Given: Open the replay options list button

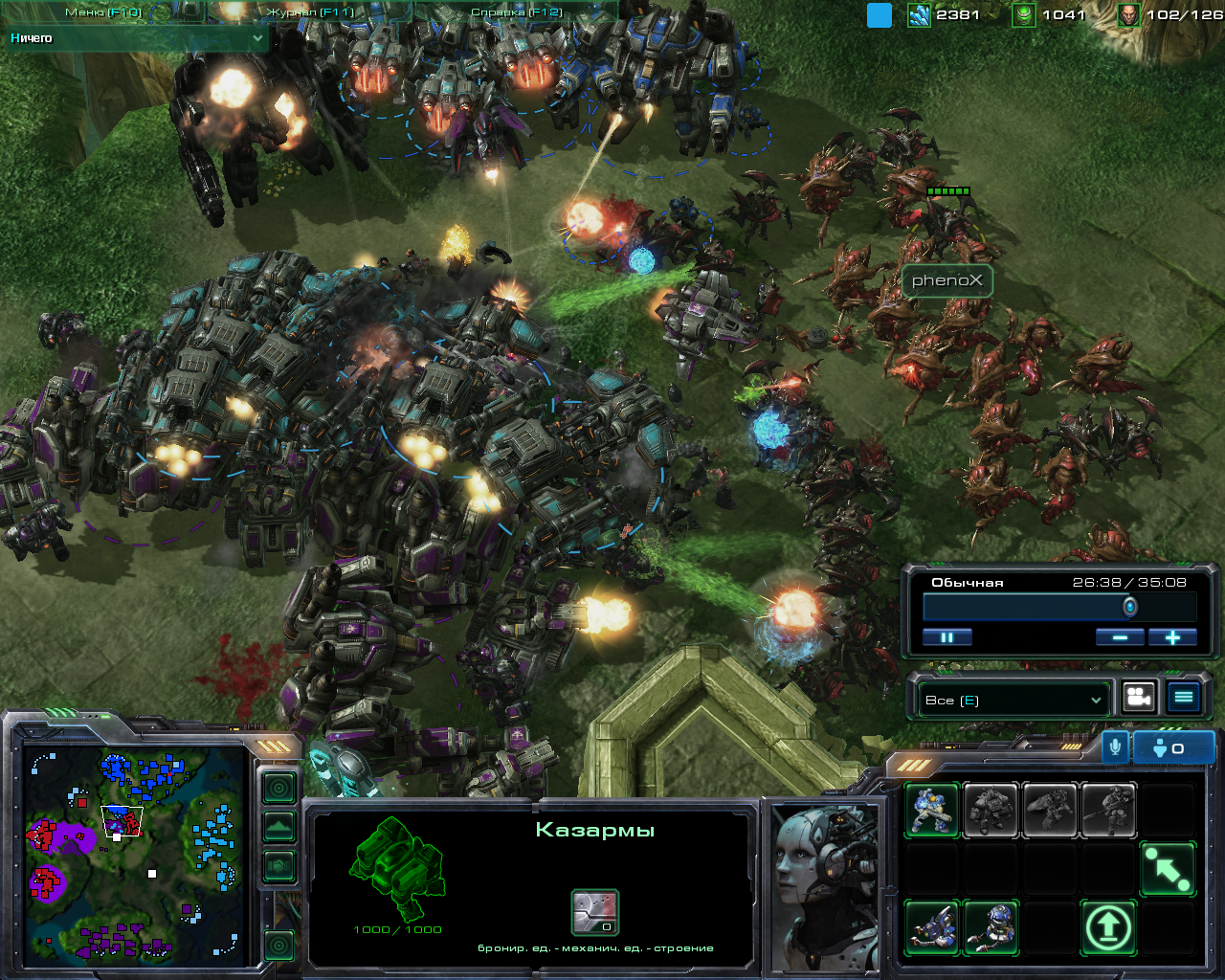Looking at the screenshot, I should tap(1184, 698).
